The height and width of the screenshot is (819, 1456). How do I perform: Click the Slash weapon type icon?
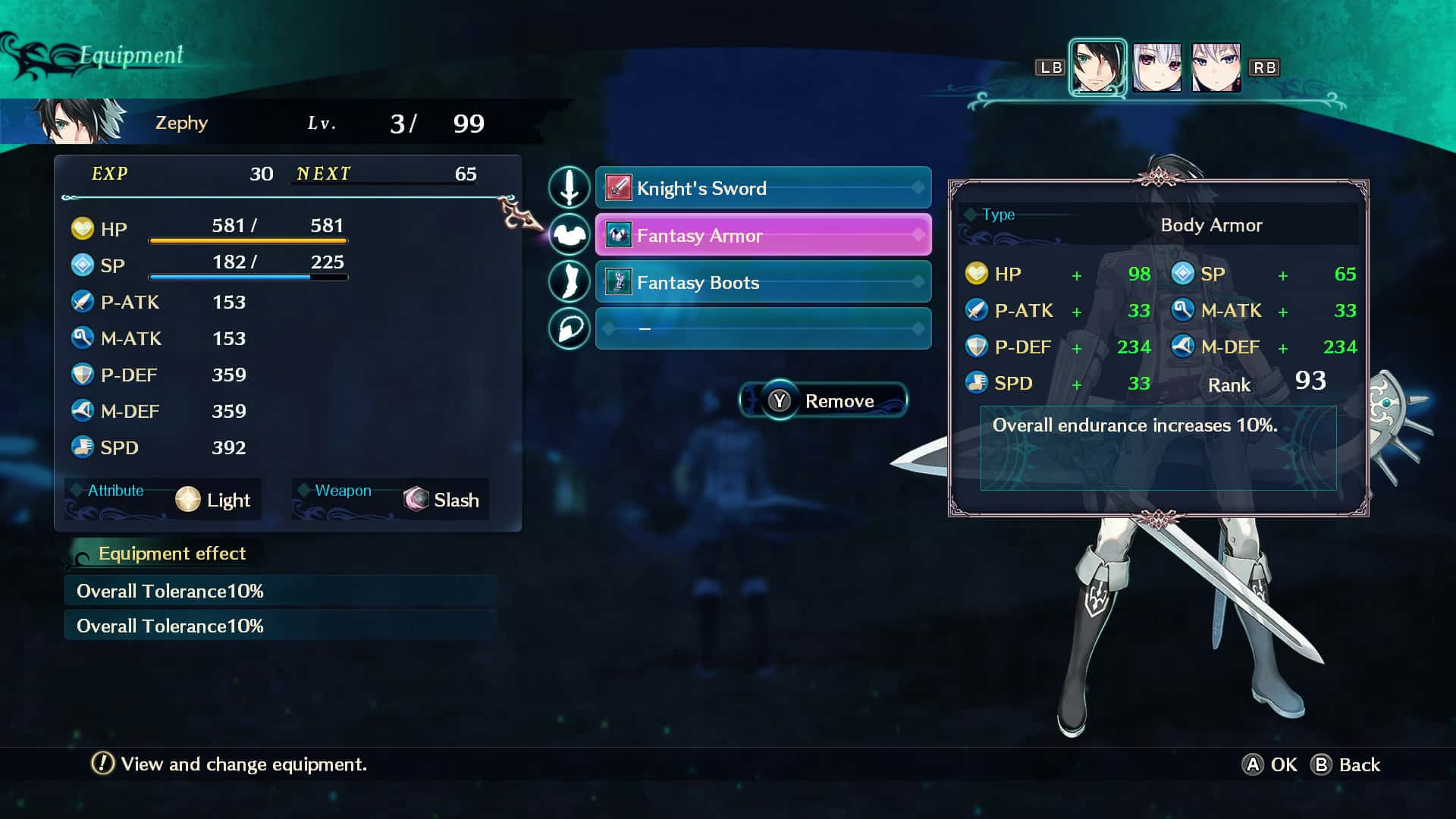pos(416,500)
